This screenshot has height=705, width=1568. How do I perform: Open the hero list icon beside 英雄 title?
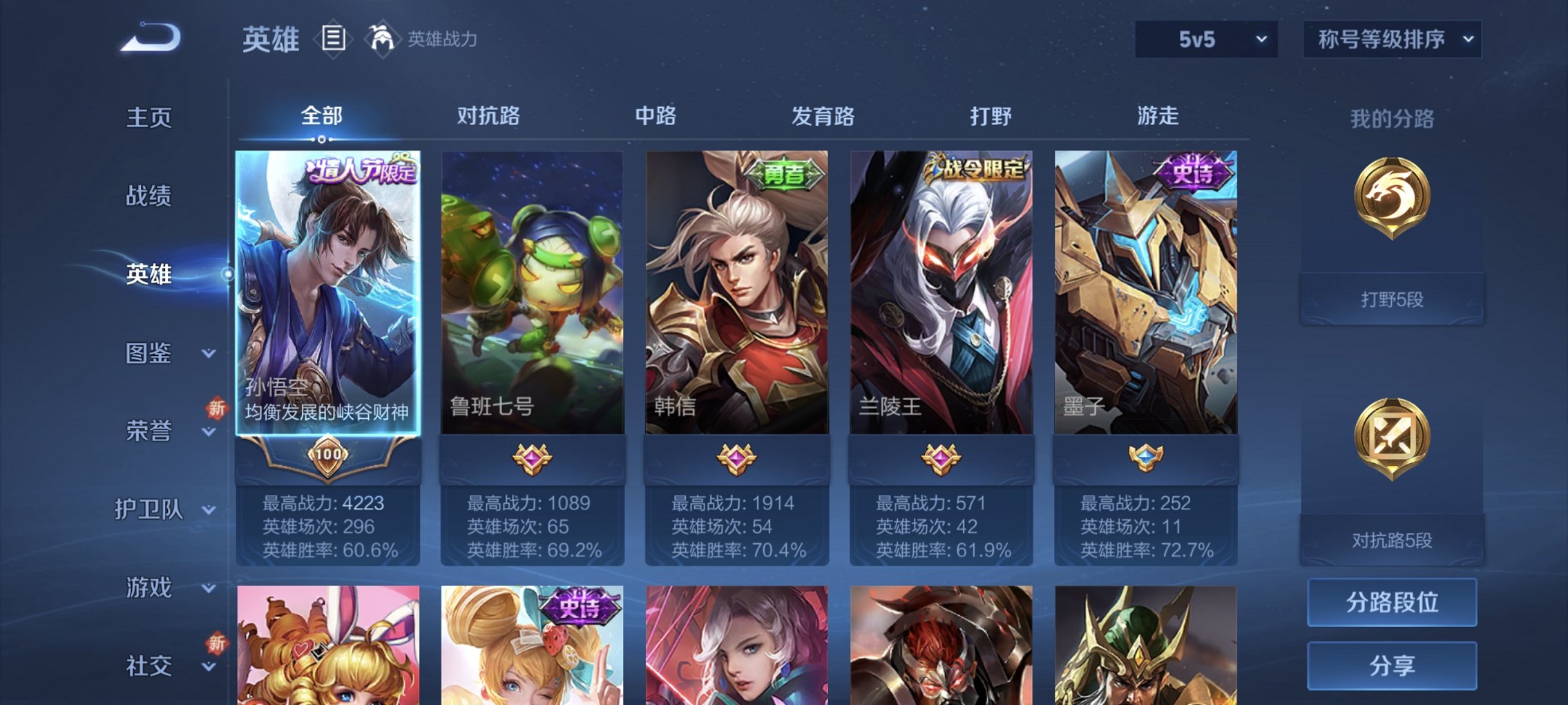(334, 40)
